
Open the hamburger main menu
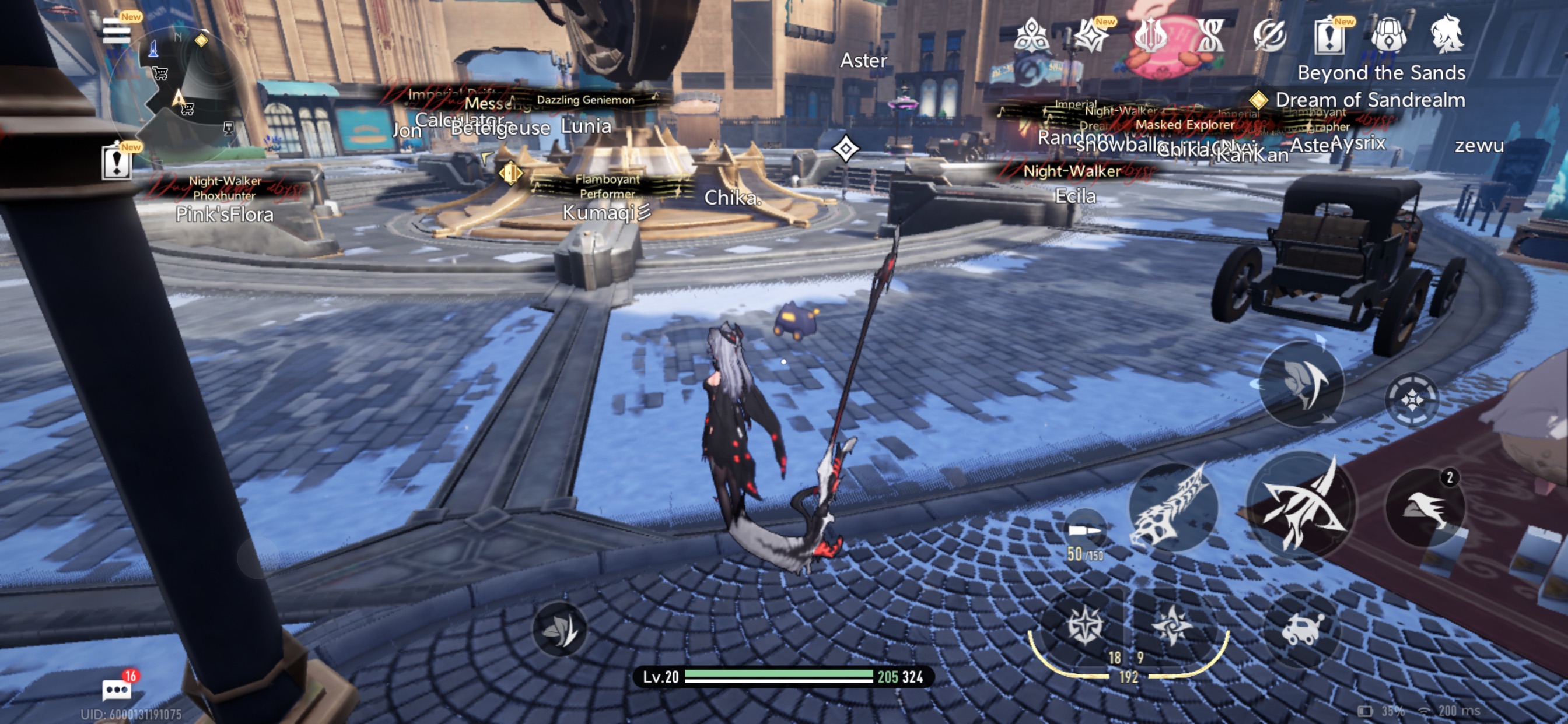[116, 30]
